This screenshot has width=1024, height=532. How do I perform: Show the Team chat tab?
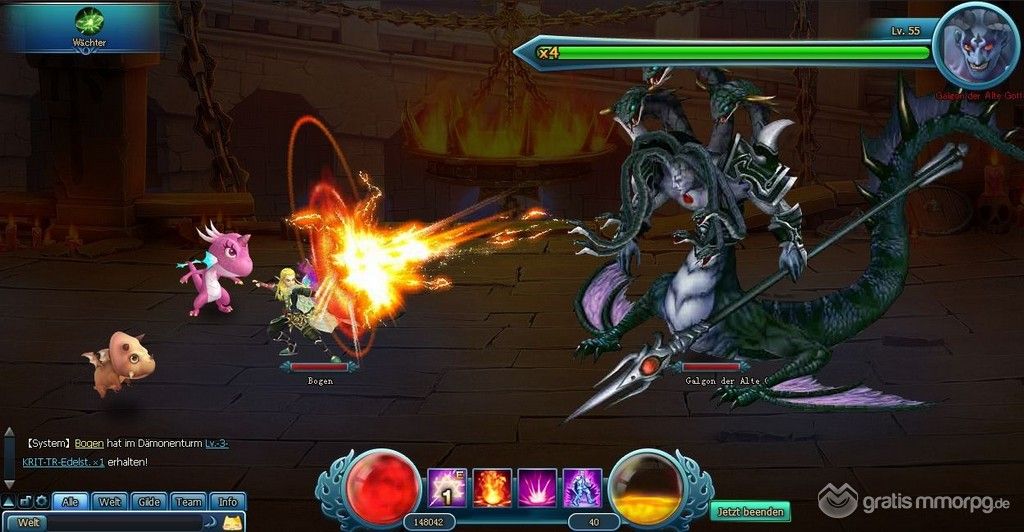pos(188,502)
